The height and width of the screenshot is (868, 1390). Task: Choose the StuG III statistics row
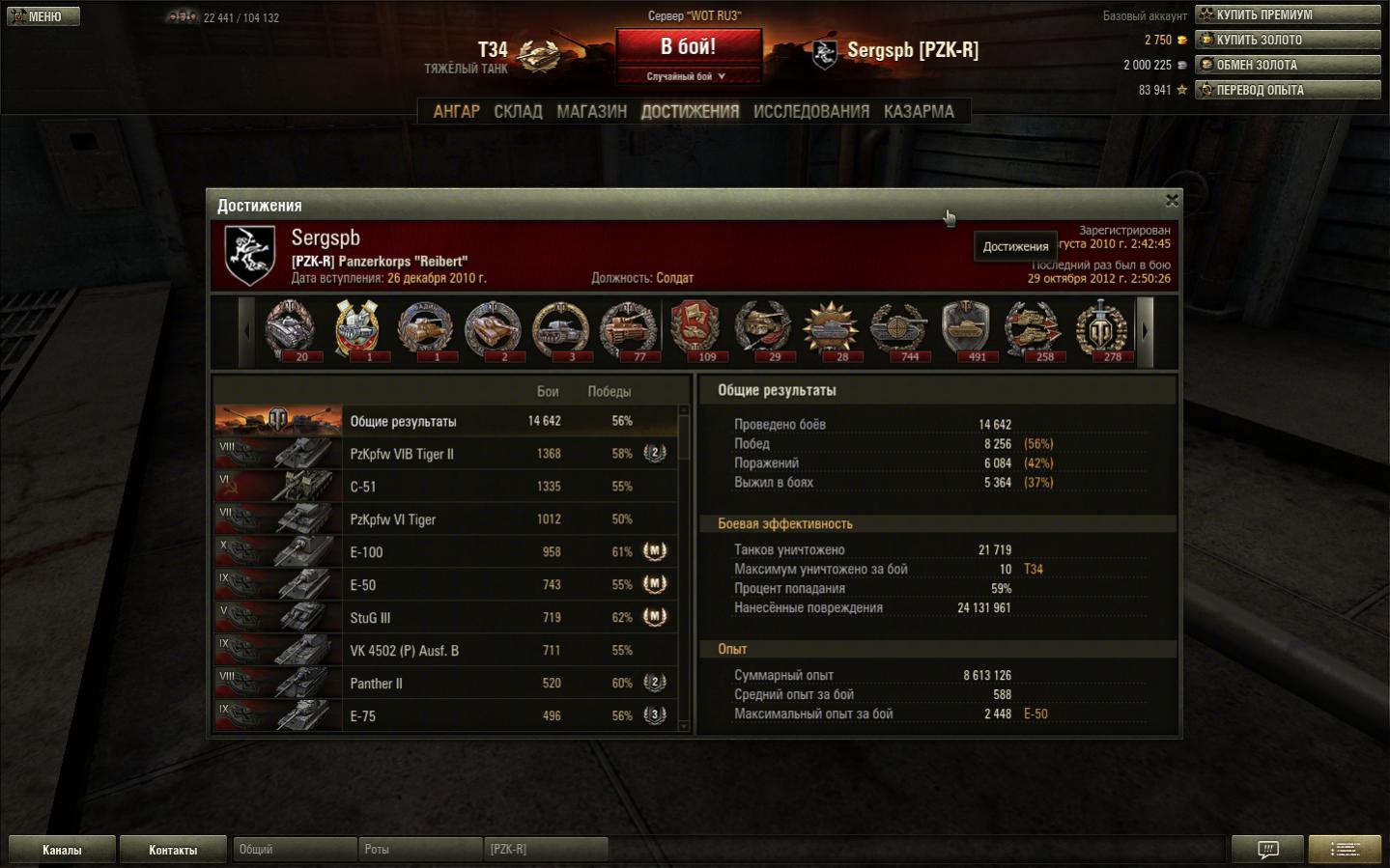click(x=445, y=618)
